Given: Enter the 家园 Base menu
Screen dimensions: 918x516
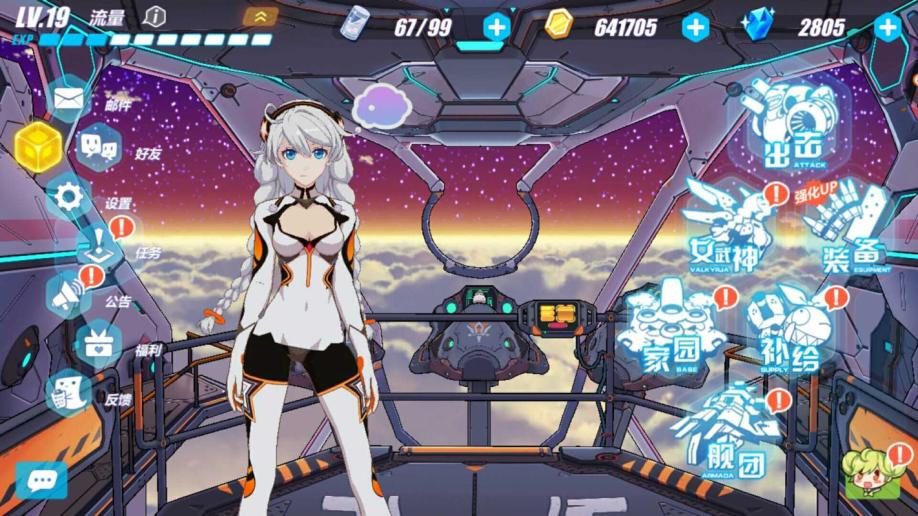Looking at the screenshot, I should point(671,329).
